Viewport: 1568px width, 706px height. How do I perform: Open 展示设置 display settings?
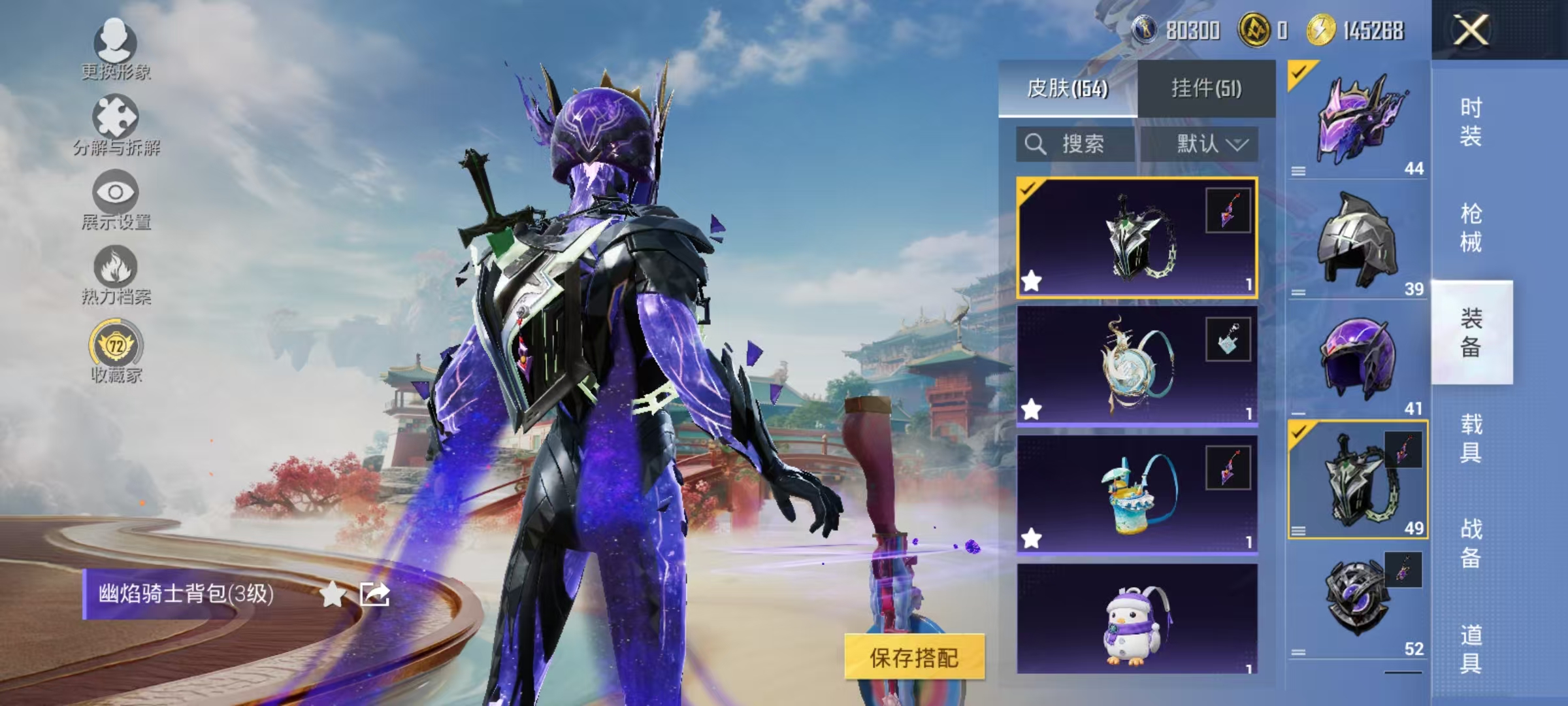point(116,196)
